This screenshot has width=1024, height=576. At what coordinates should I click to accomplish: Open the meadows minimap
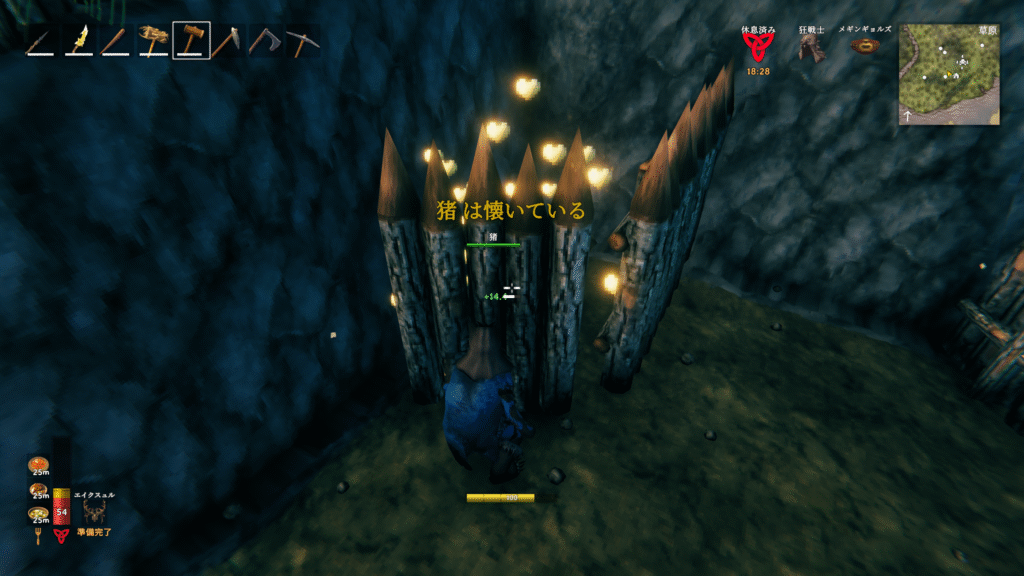949,74
